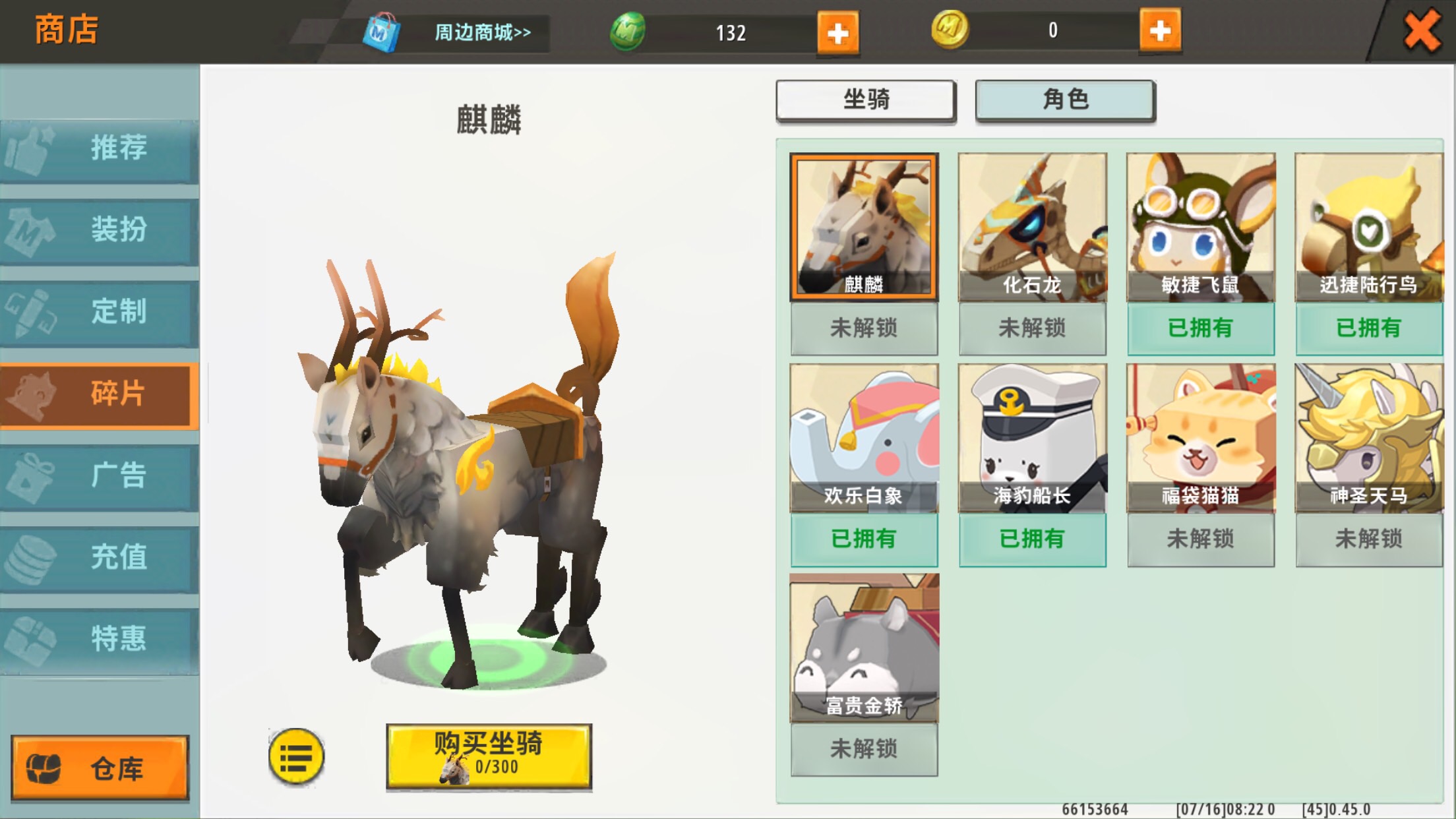The image size is (1456, 819).
Task: Add more green gem currency
Action: [x=837, y=32]
